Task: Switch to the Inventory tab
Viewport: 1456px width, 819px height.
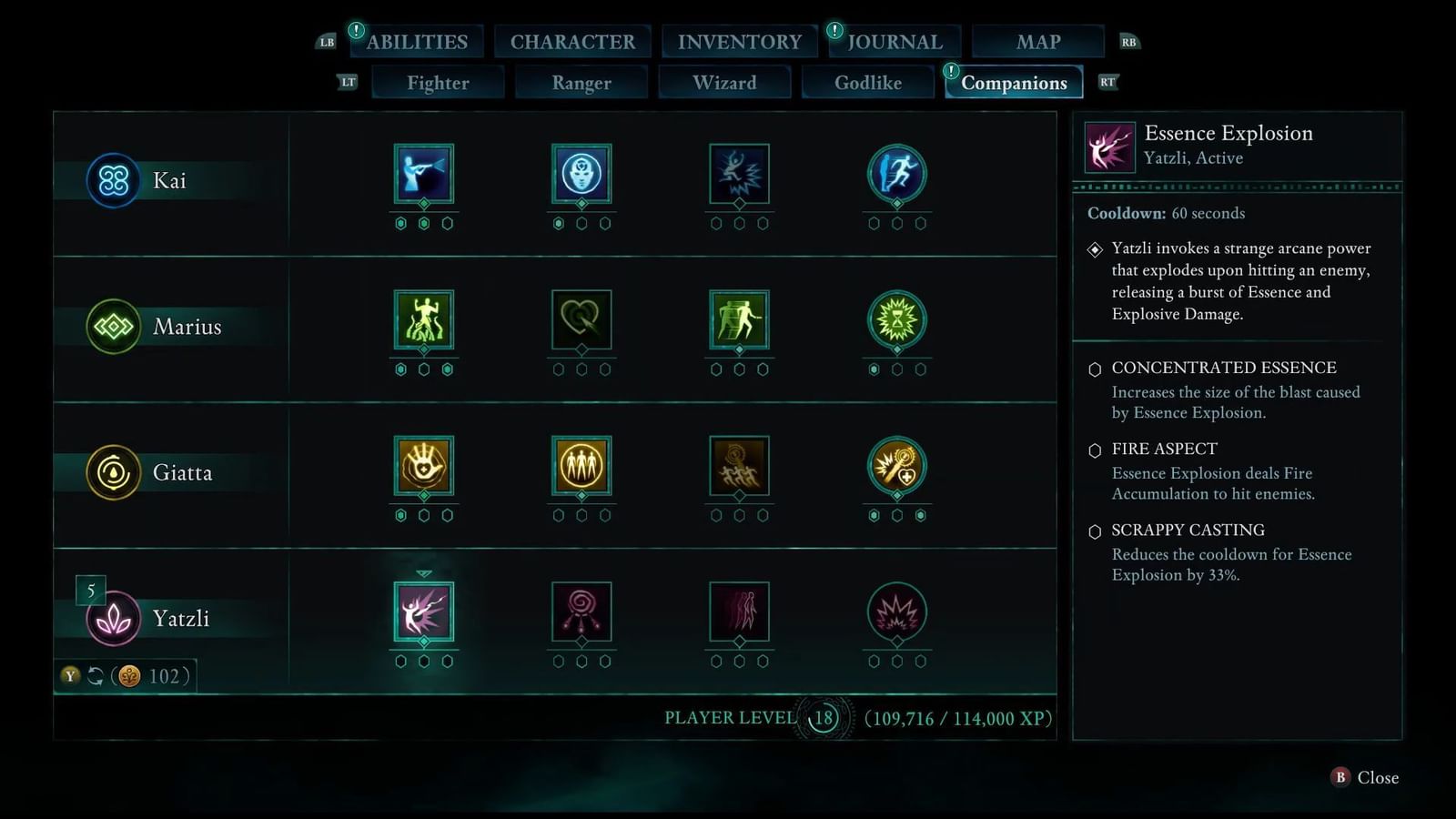Action: (739, 41)
